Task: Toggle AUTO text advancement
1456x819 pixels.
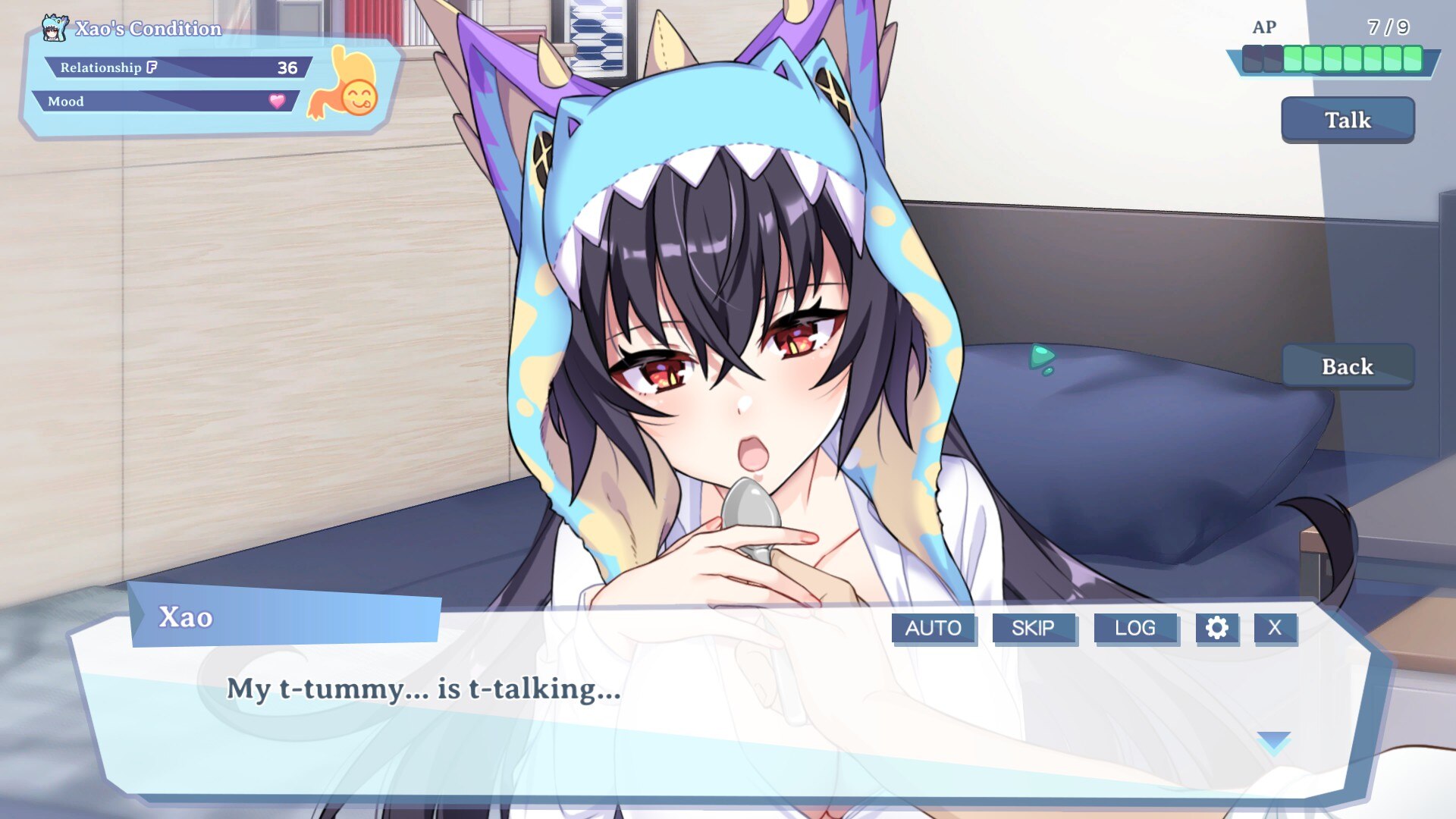Action: click(x=934, y=627)
